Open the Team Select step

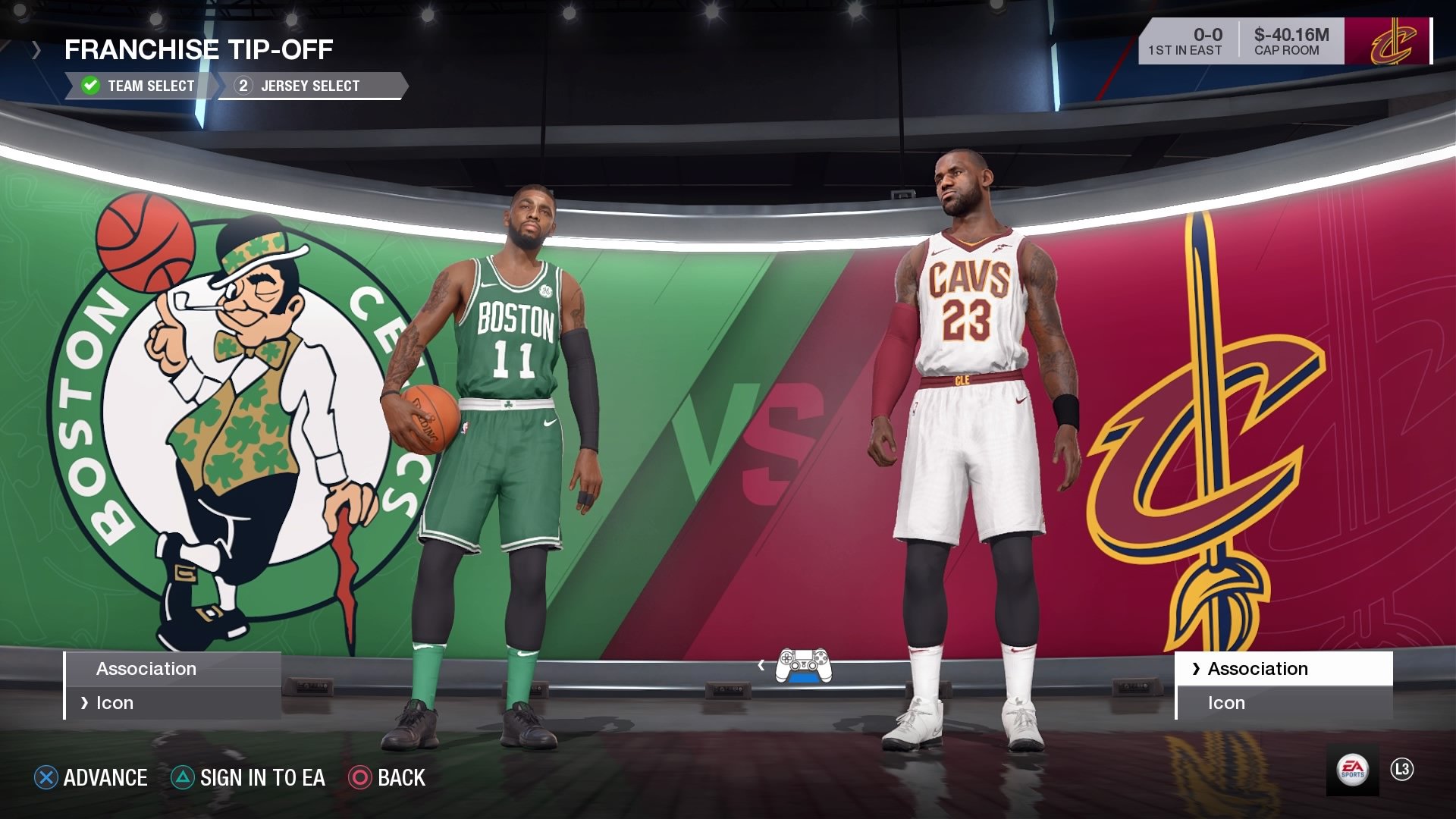click(x=148, y=85)
